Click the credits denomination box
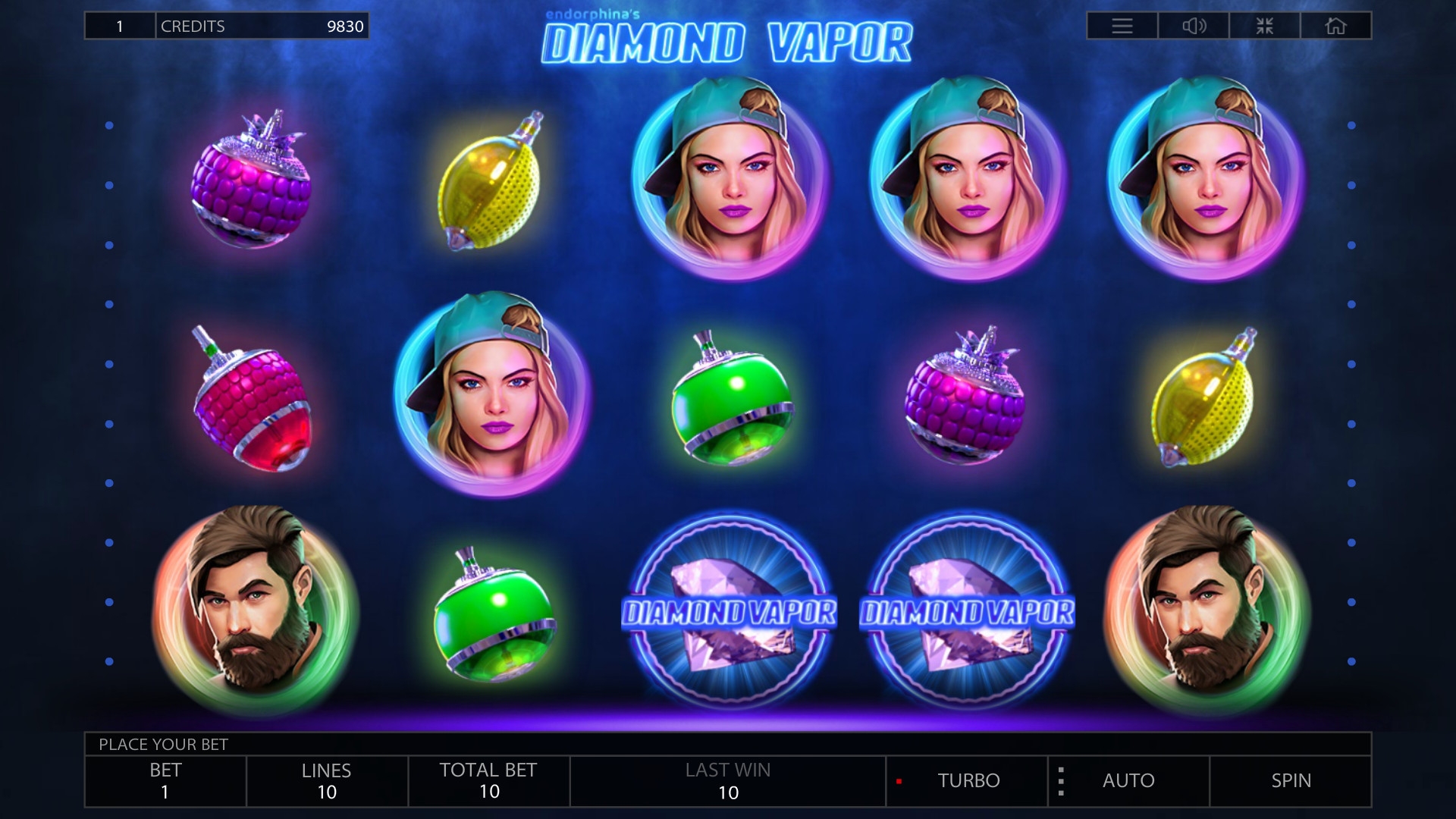This screenshot has height=819, width=1456. (120, 26)
